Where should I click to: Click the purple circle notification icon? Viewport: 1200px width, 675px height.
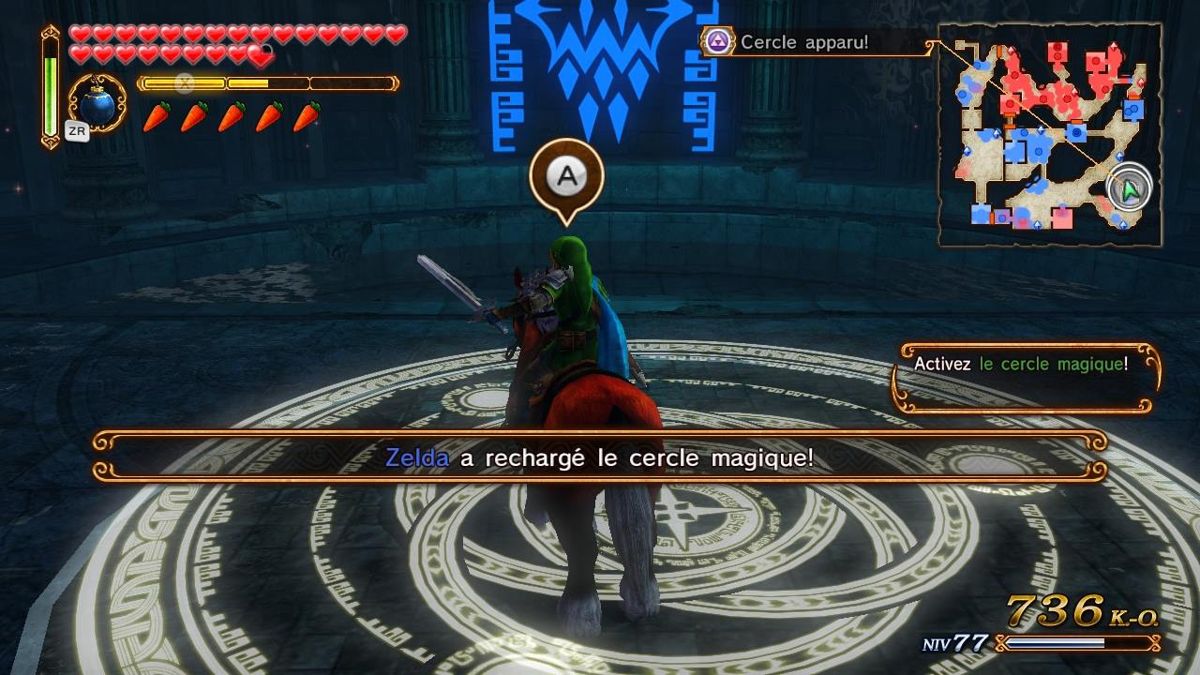pos(717,42)
